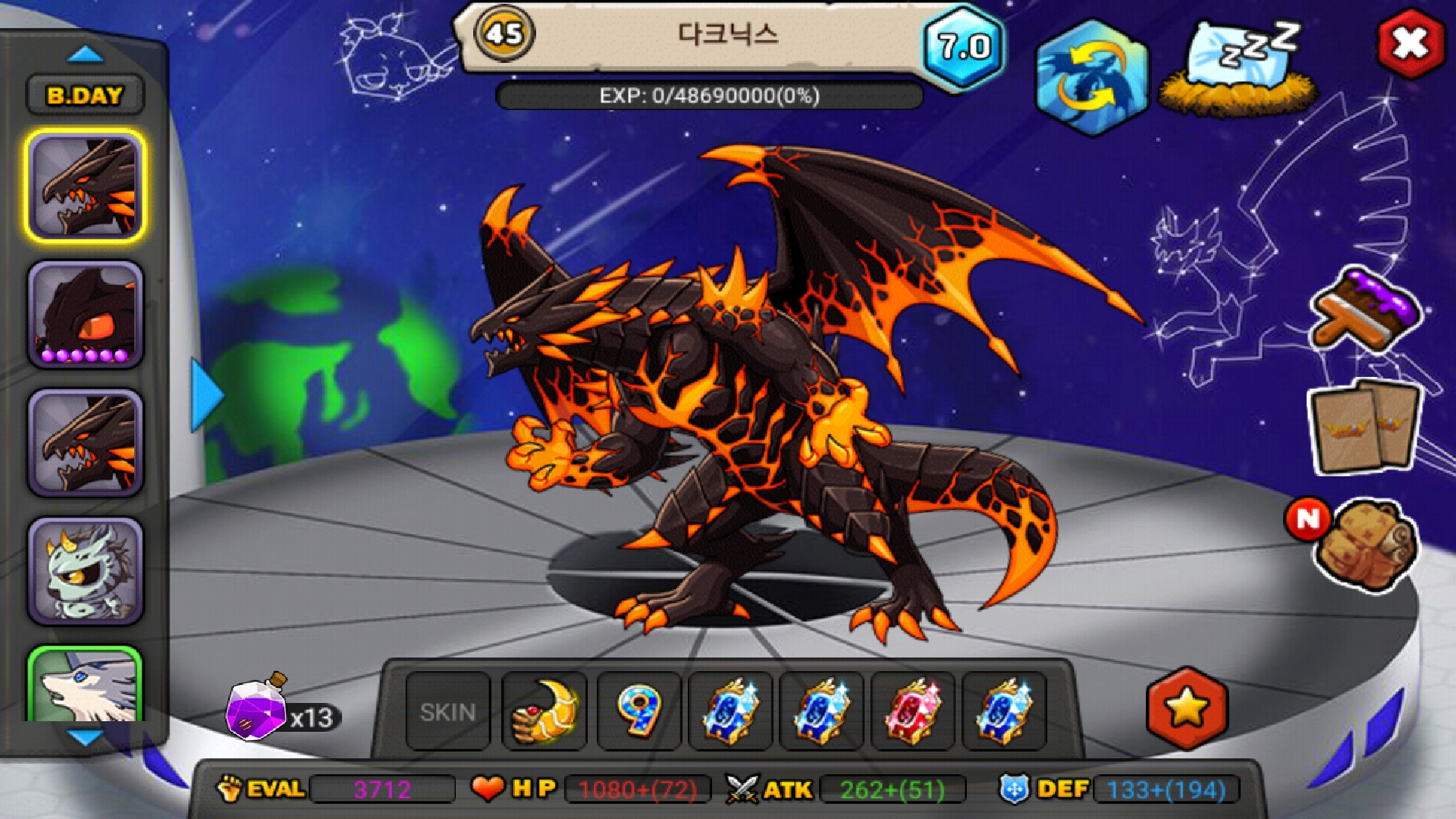Open the purple paint brush tool
1456x819 pixels.
click(1367, 311)
